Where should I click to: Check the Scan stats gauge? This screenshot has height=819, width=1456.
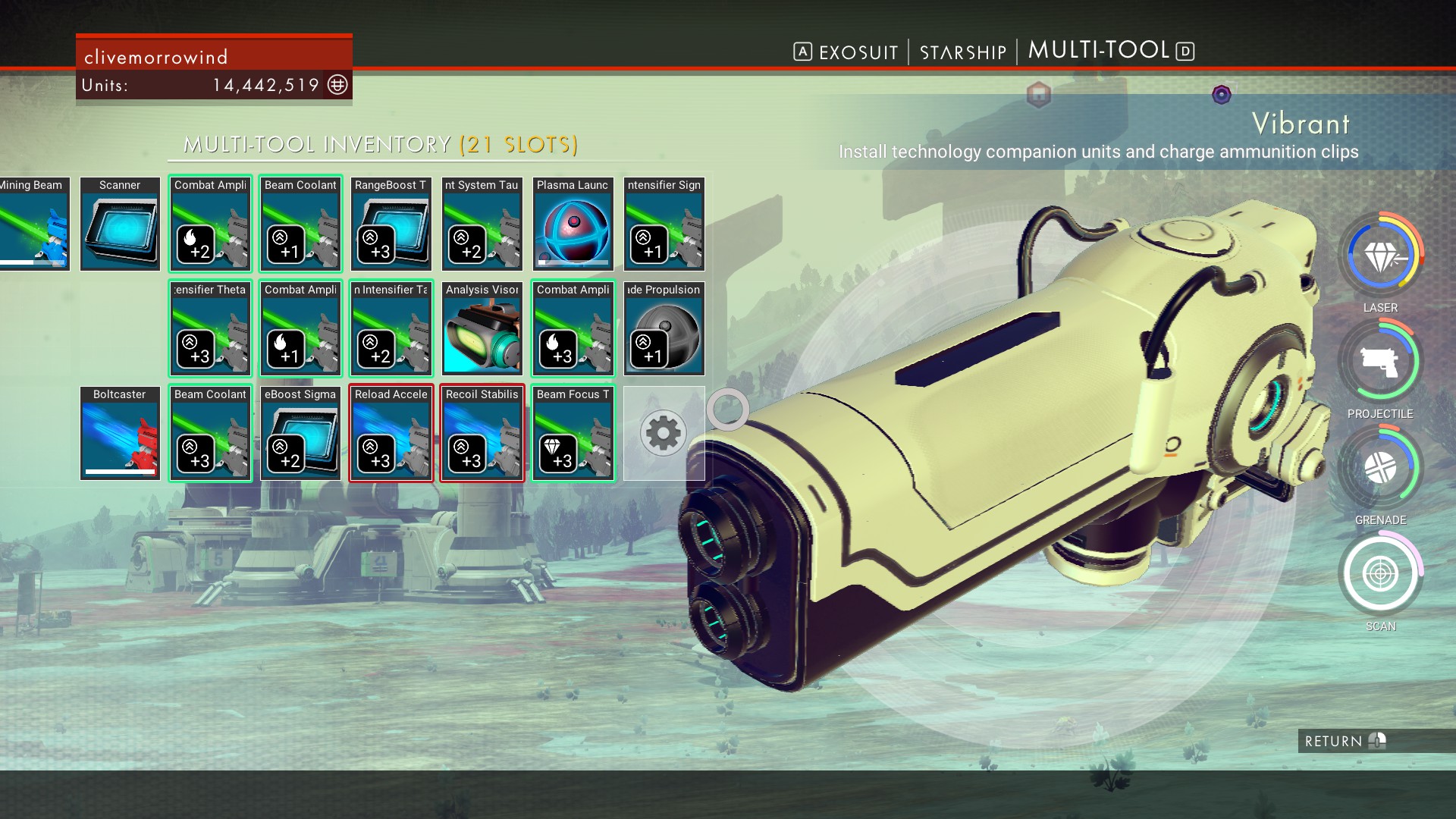pos(1380,575)
